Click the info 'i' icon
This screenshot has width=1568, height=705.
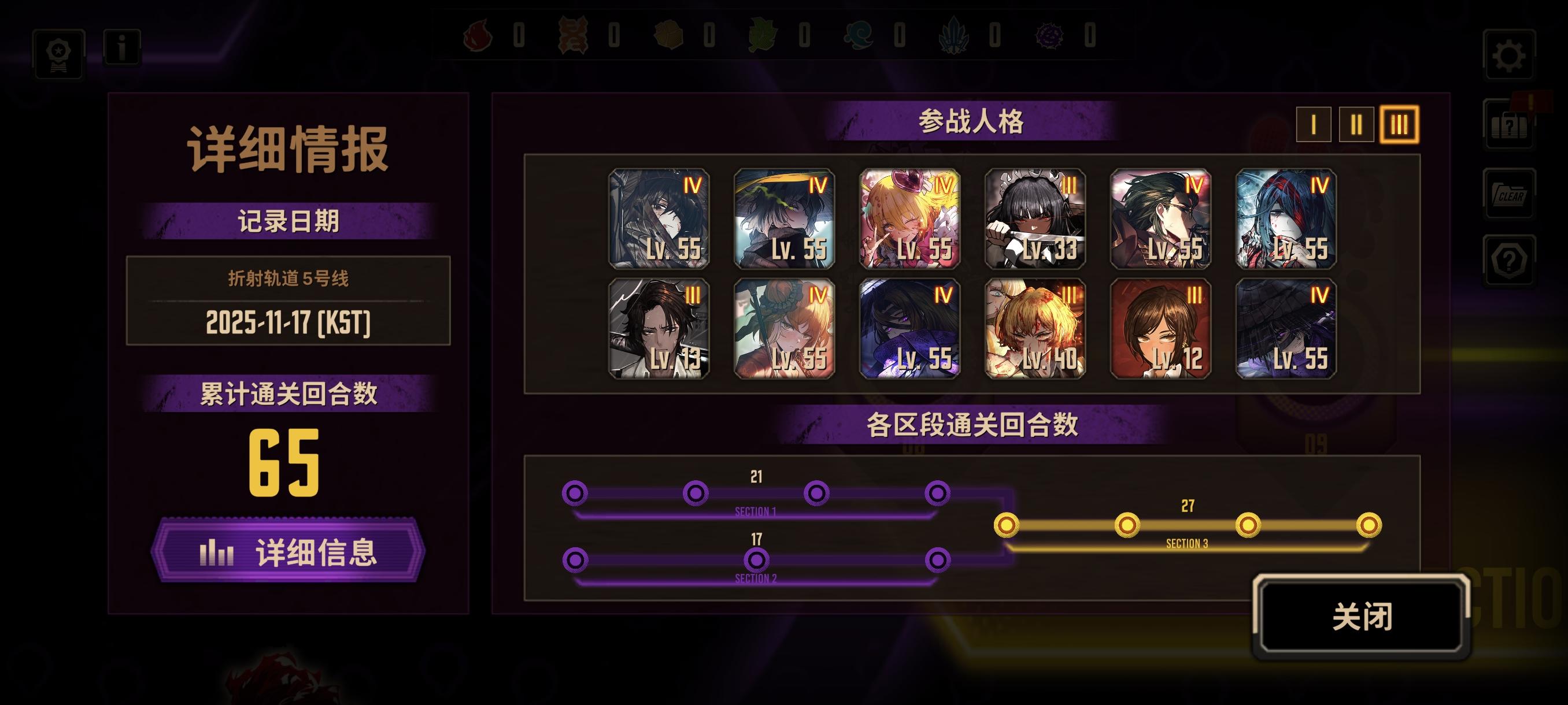[x=121, y=49]
